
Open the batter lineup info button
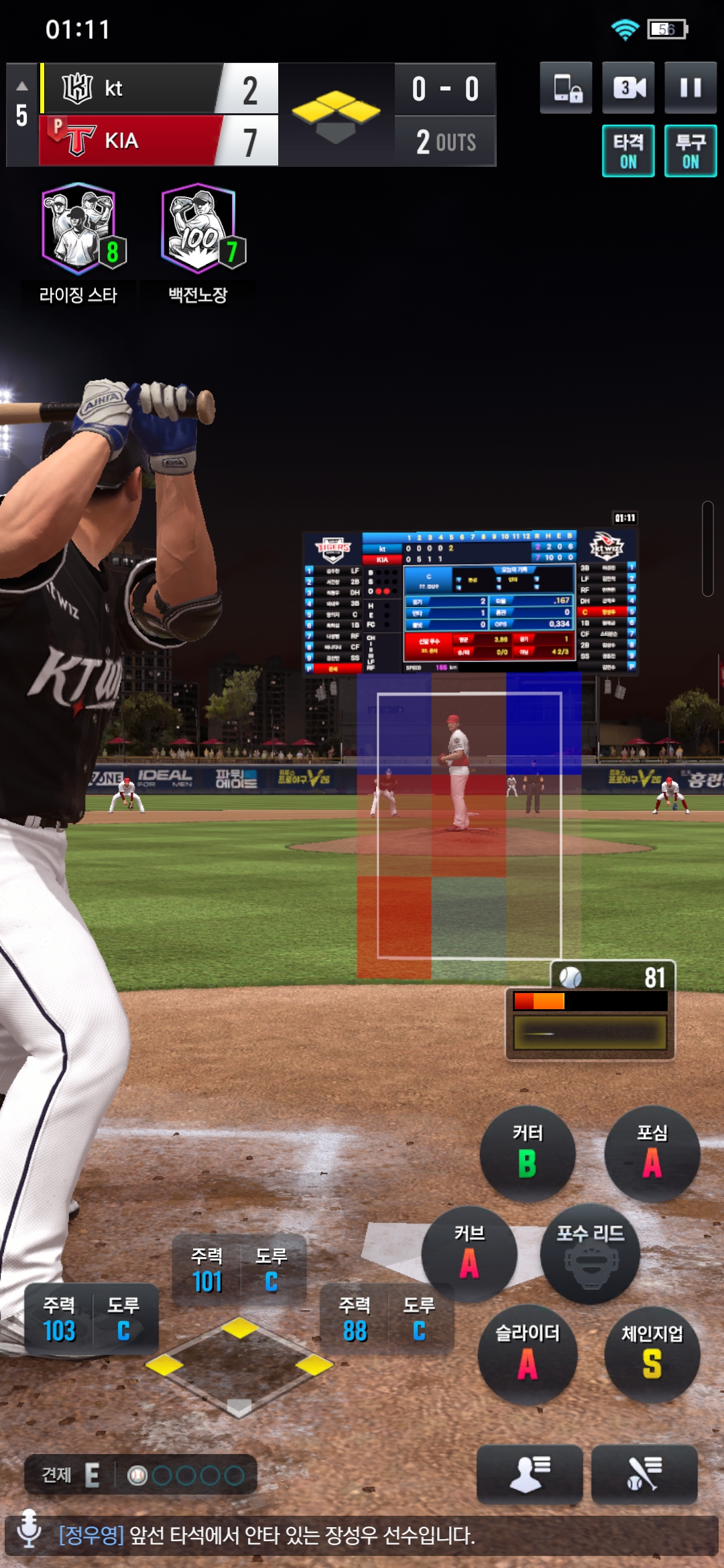pyautogui.click(x=644, y=1474)
